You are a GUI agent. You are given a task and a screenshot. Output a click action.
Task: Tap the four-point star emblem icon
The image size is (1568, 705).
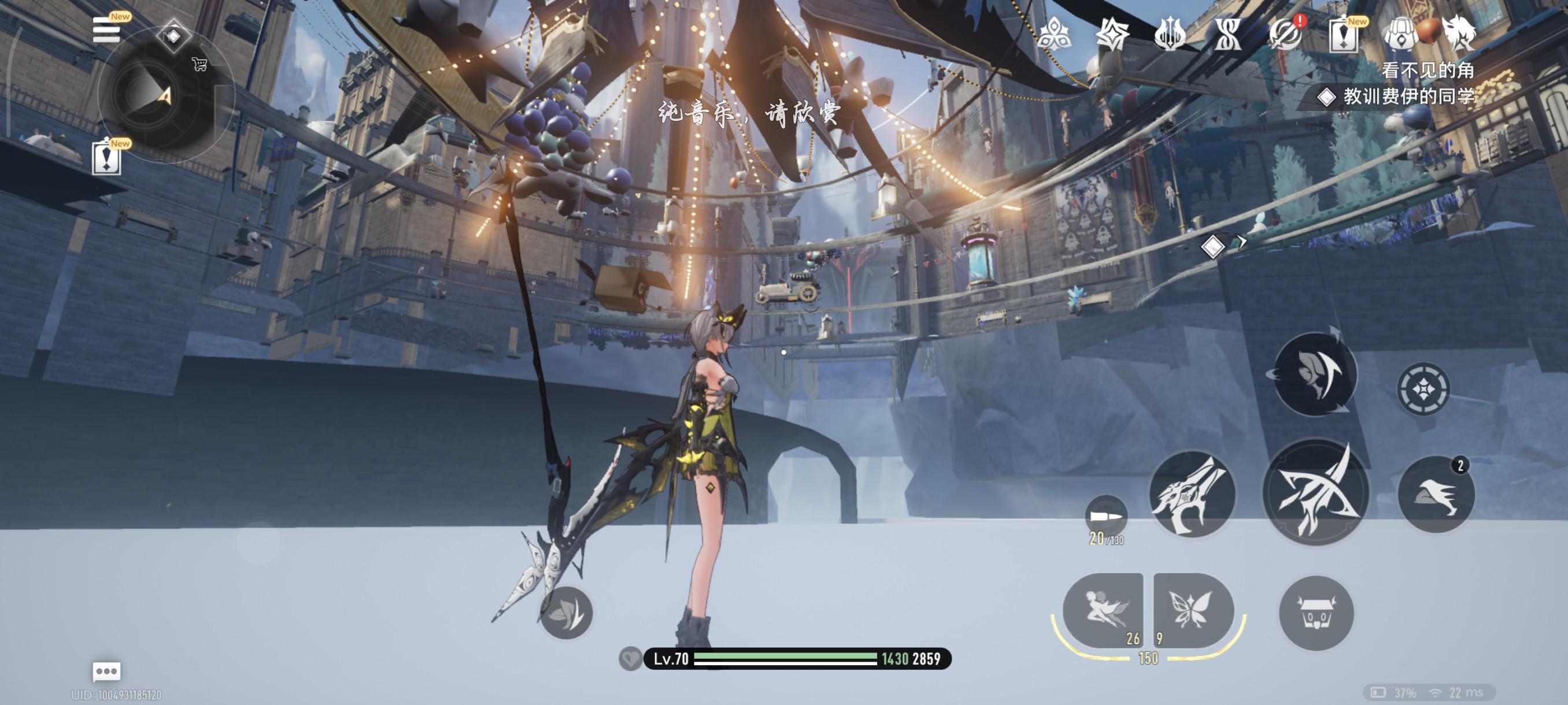1111,34
